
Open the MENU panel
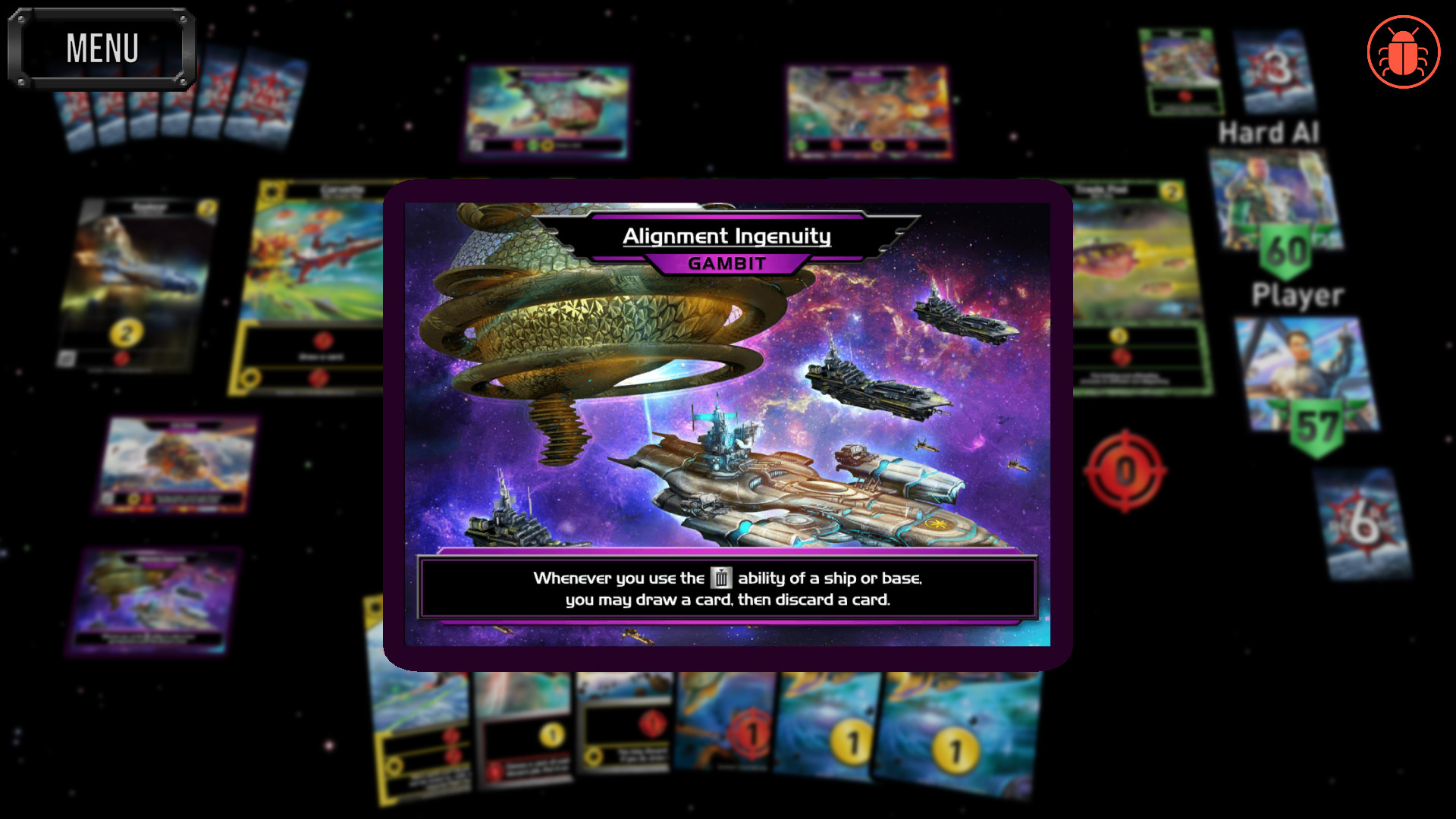pyautogui.click(x=102, y=47)
